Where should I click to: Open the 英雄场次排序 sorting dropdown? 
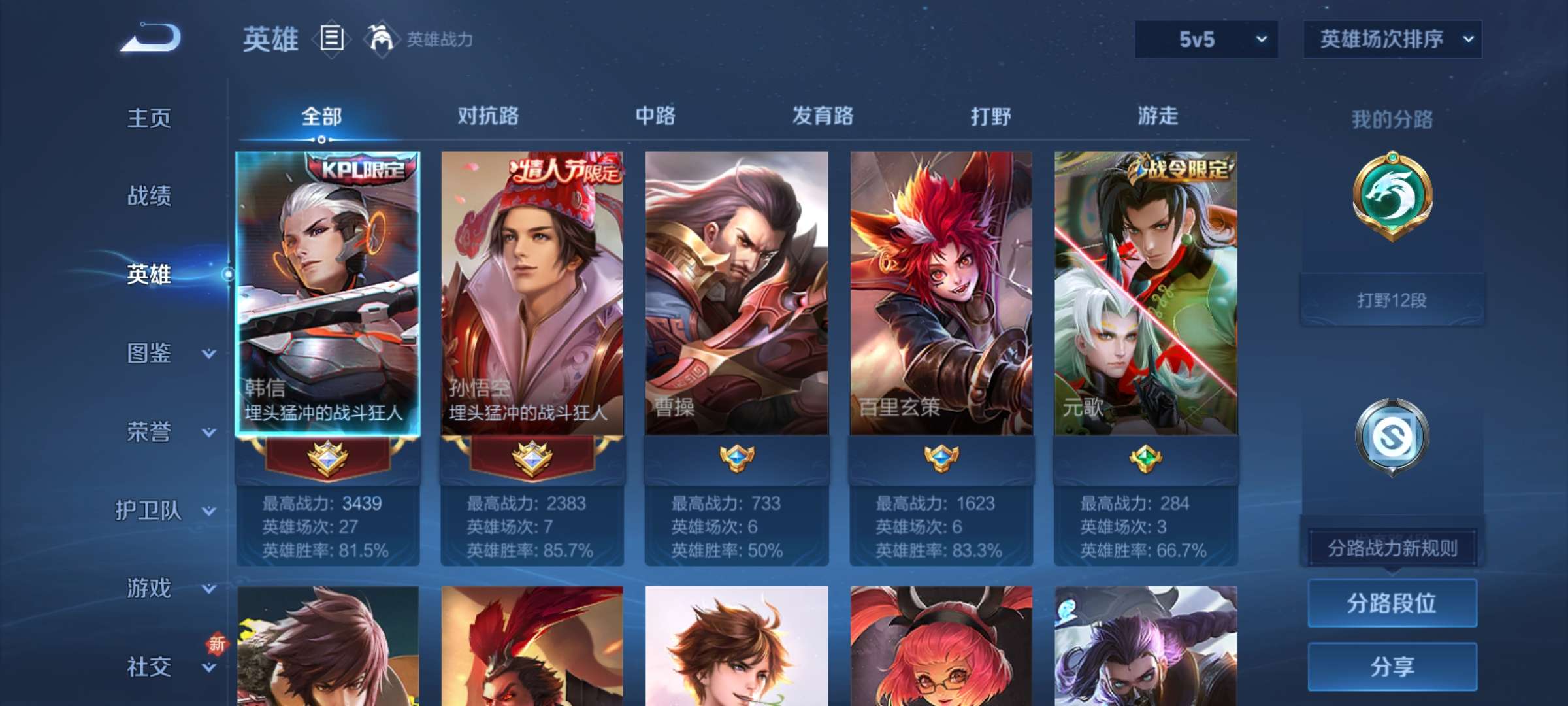(1392, 41)
